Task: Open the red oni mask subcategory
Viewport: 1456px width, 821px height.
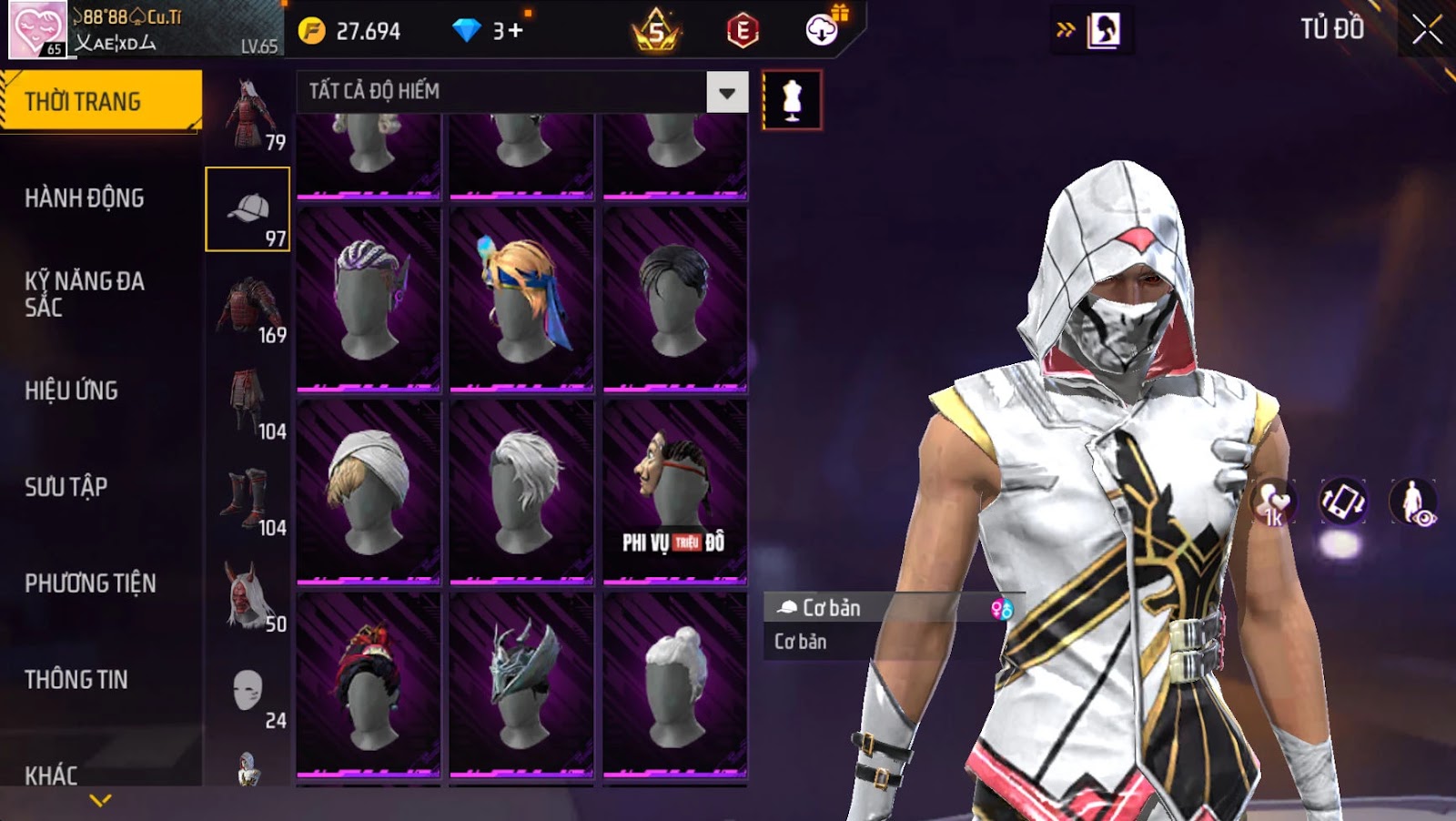Action: (x=248, y=598)
